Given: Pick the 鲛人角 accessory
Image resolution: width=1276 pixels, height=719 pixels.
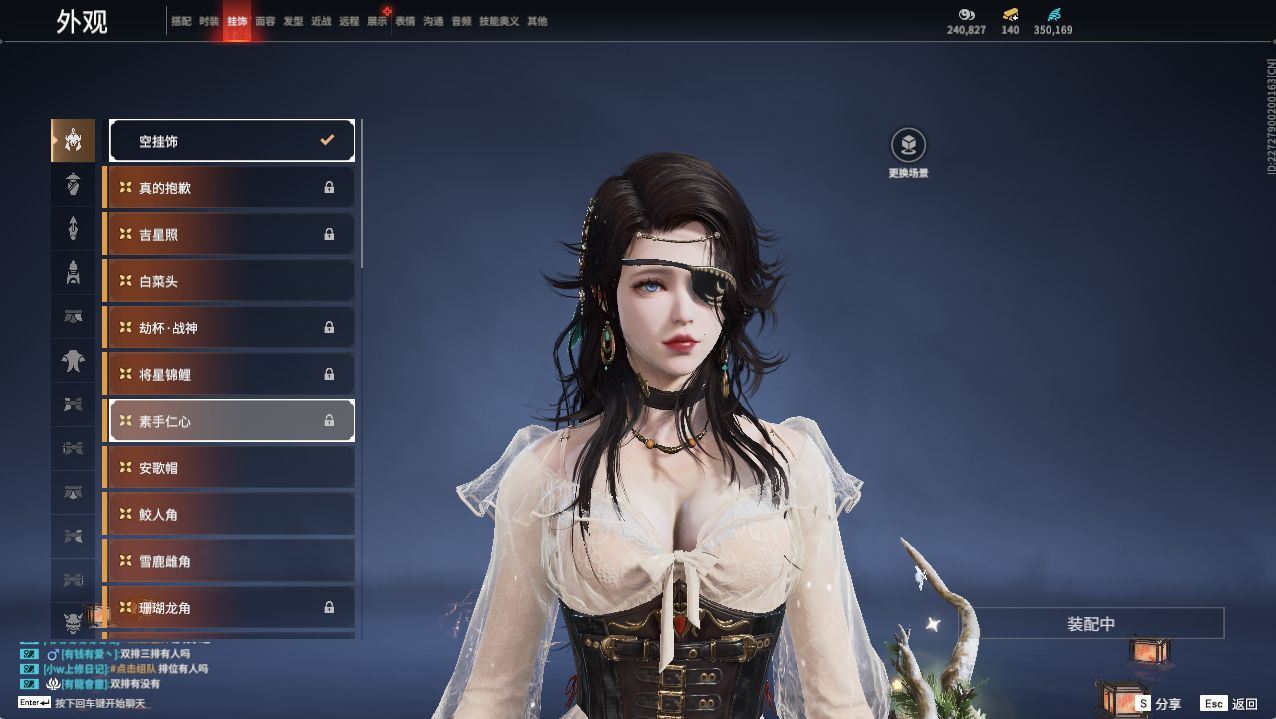Looking at the screenshot, I should tap(230, 514).
